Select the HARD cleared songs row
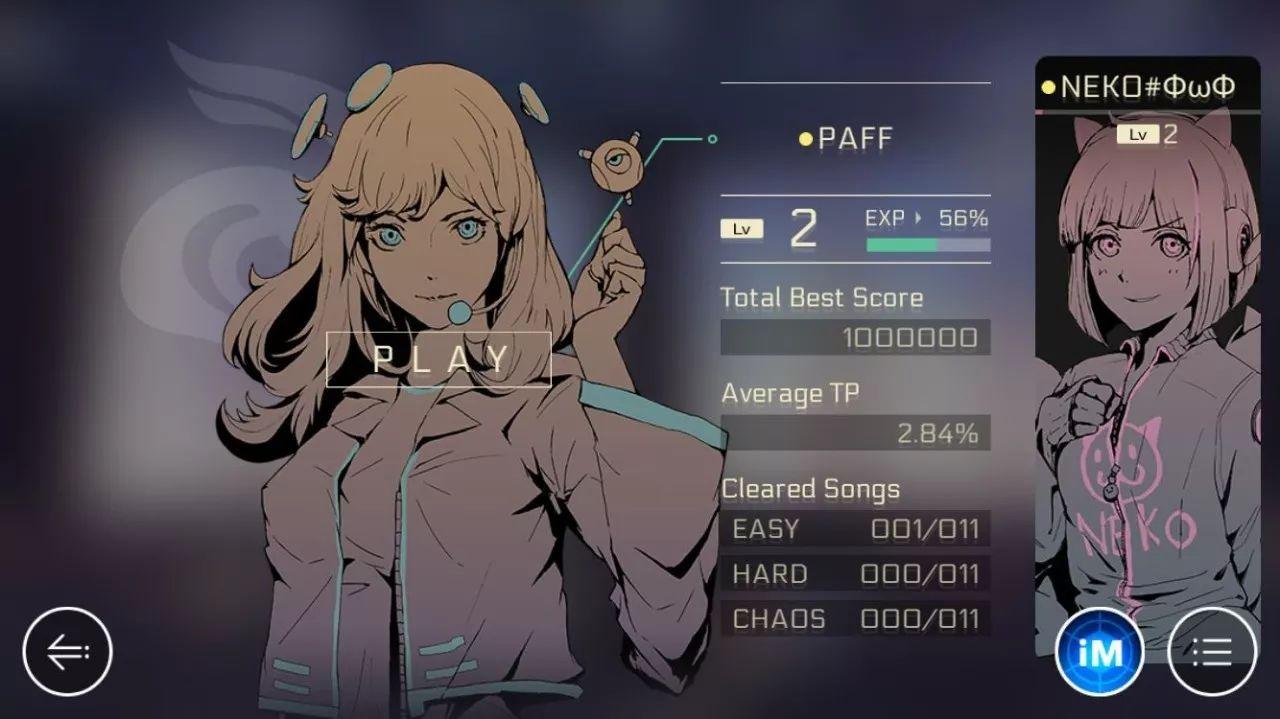Image resolution: width=1280 pixels, height=719 pixels. click(x=855, y=574)
